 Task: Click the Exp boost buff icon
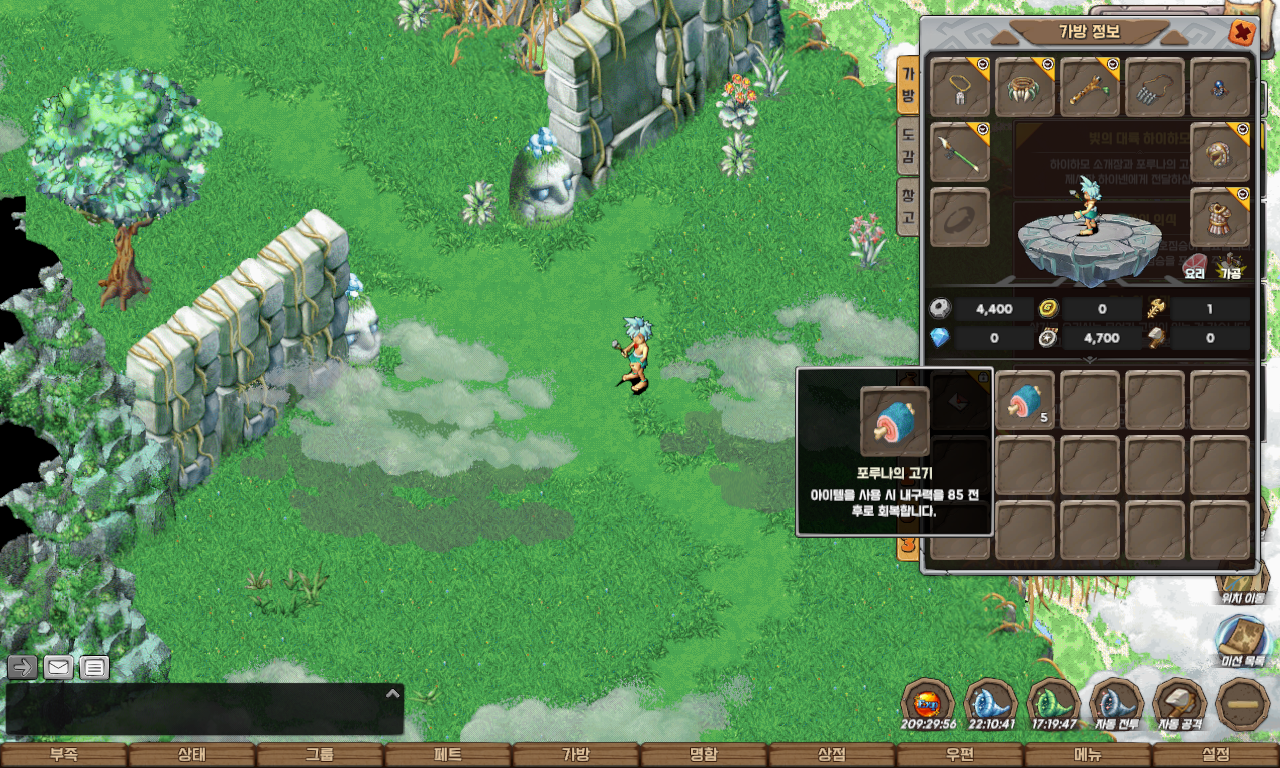click(927, 702)
